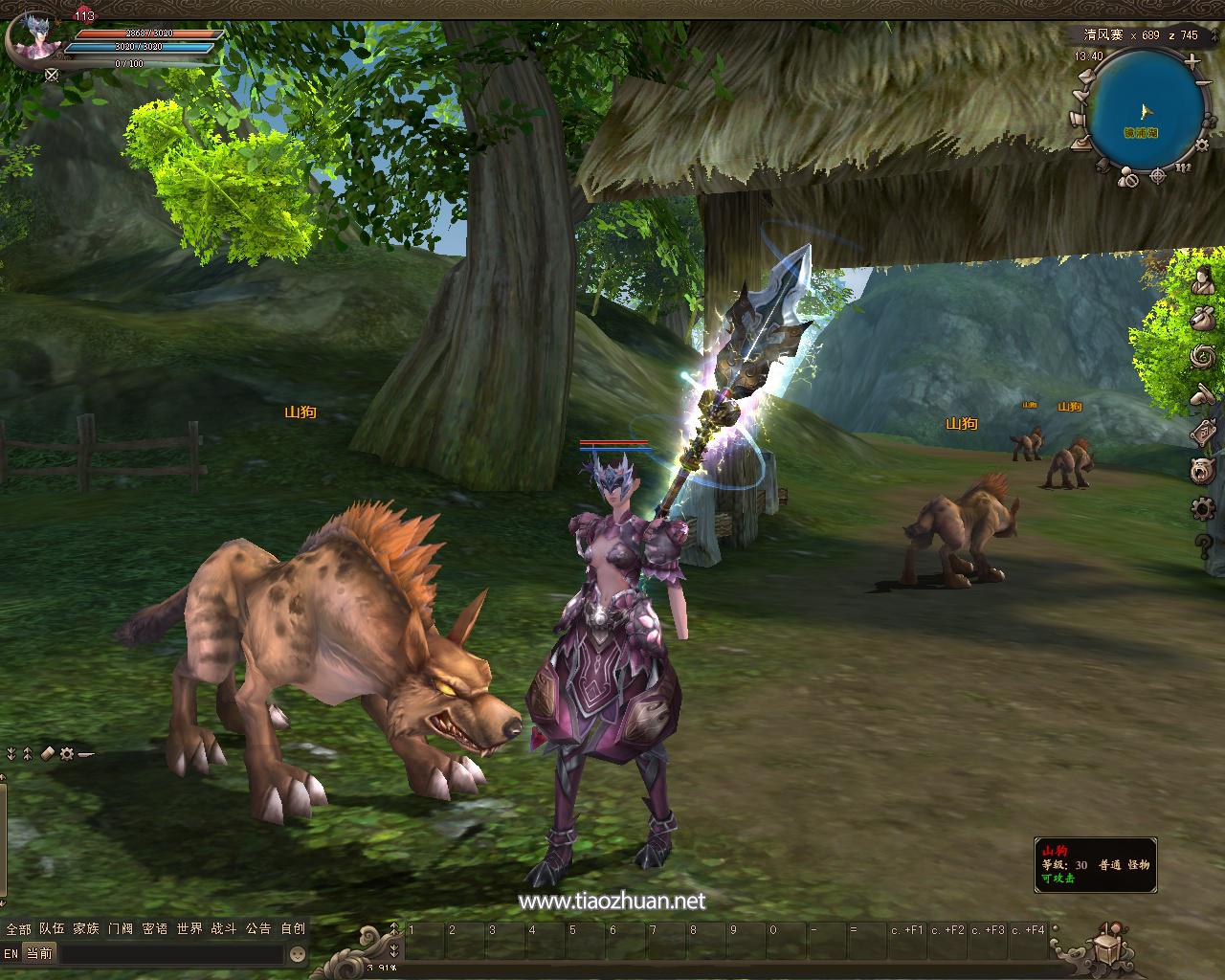Open the bear head pet icon
This screenshot has width=1225, height=980.
(x=1203, y=470)
